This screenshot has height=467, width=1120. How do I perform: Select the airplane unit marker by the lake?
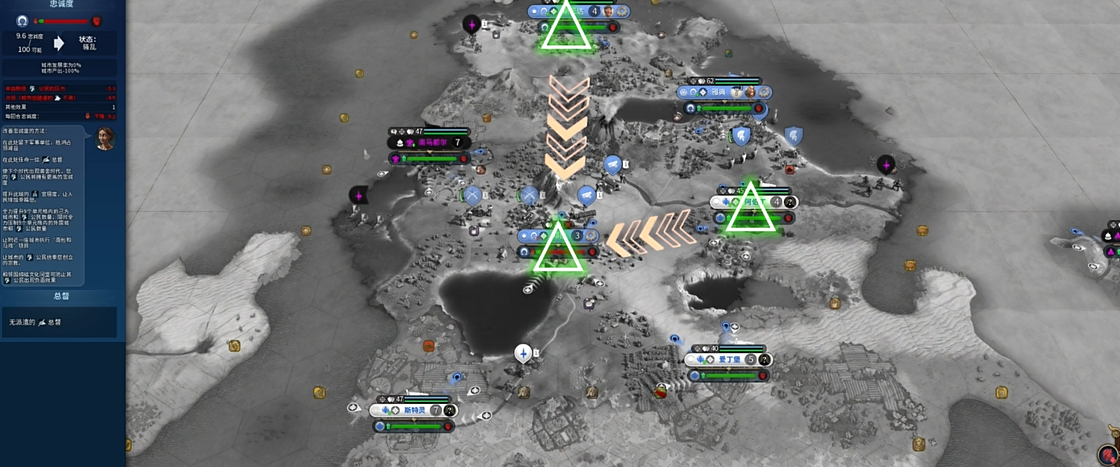(x=523, y=353)
